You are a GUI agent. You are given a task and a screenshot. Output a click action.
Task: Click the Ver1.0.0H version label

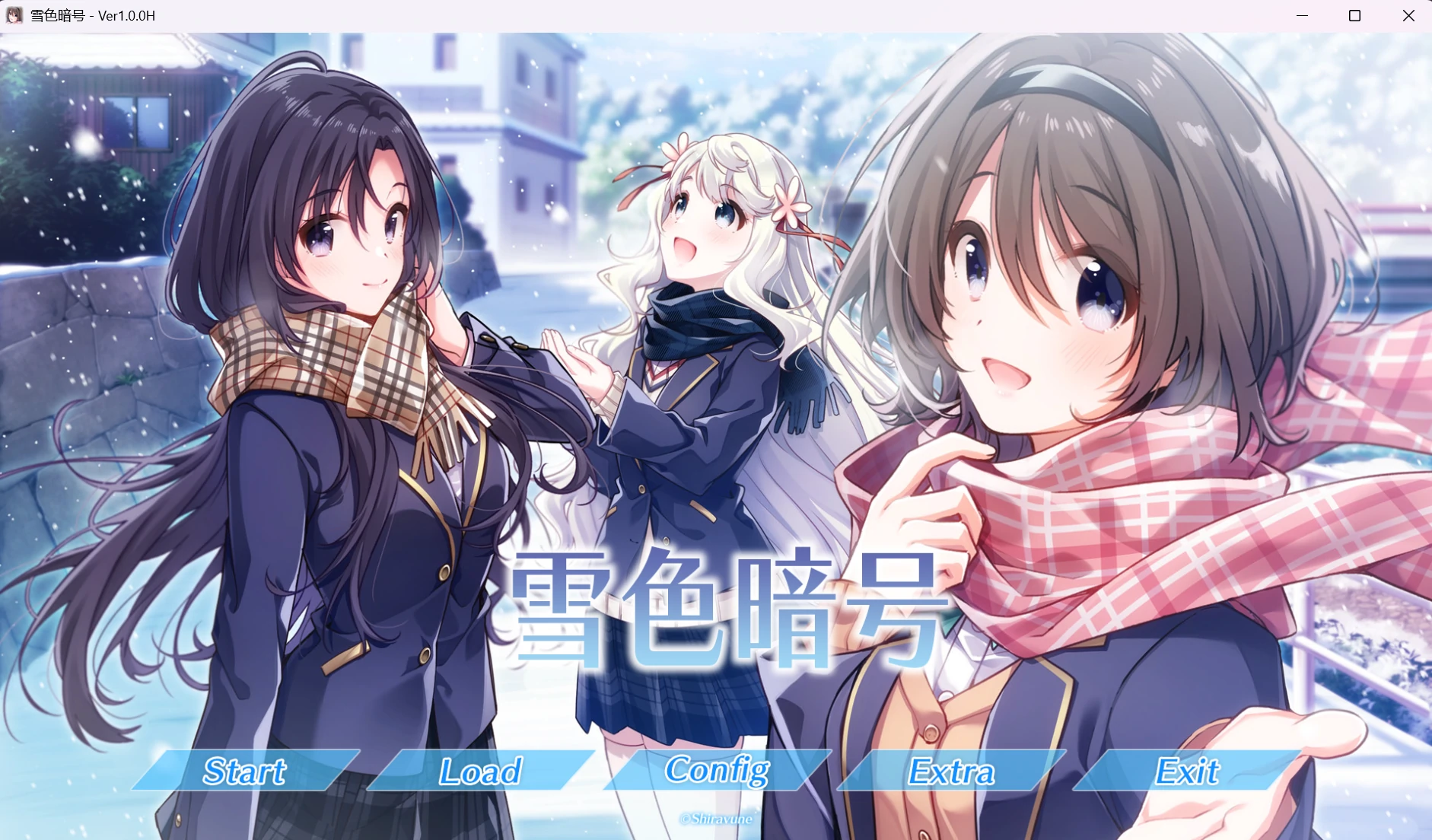click(x=126, y=15)
